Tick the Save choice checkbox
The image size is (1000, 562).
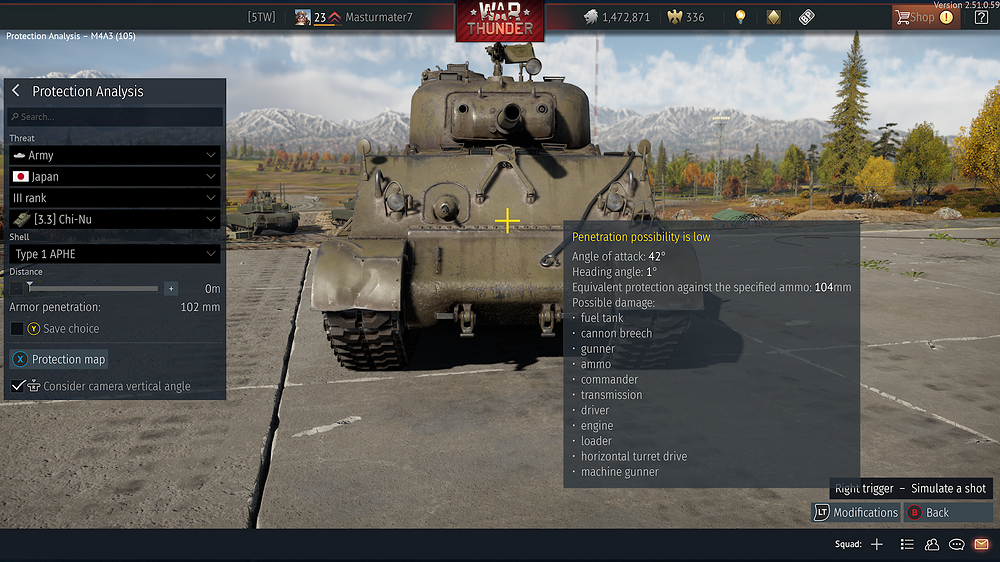coord(17,329)
